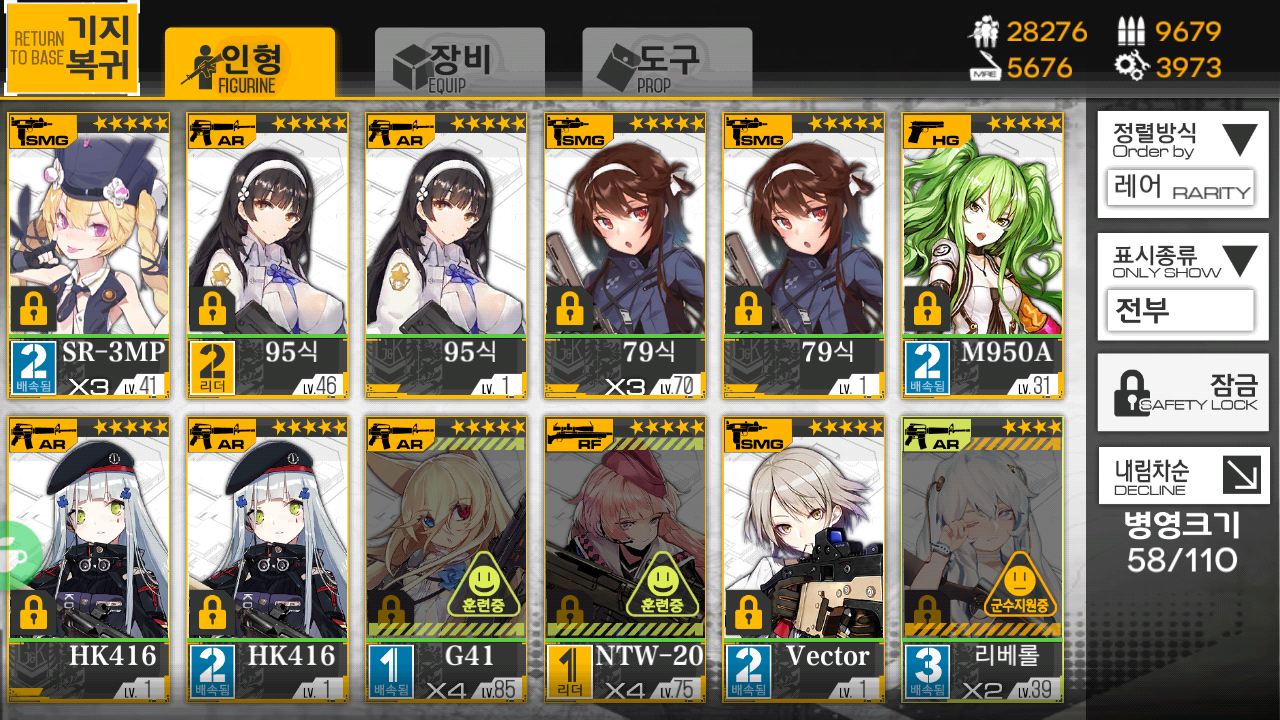
Task: Pick the 리베롤 card
Action: (982, 560)
